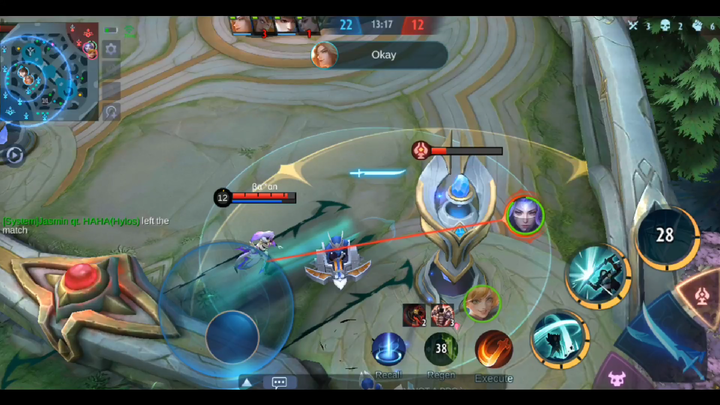Select the red demon item with count 2

pos(415,315)
